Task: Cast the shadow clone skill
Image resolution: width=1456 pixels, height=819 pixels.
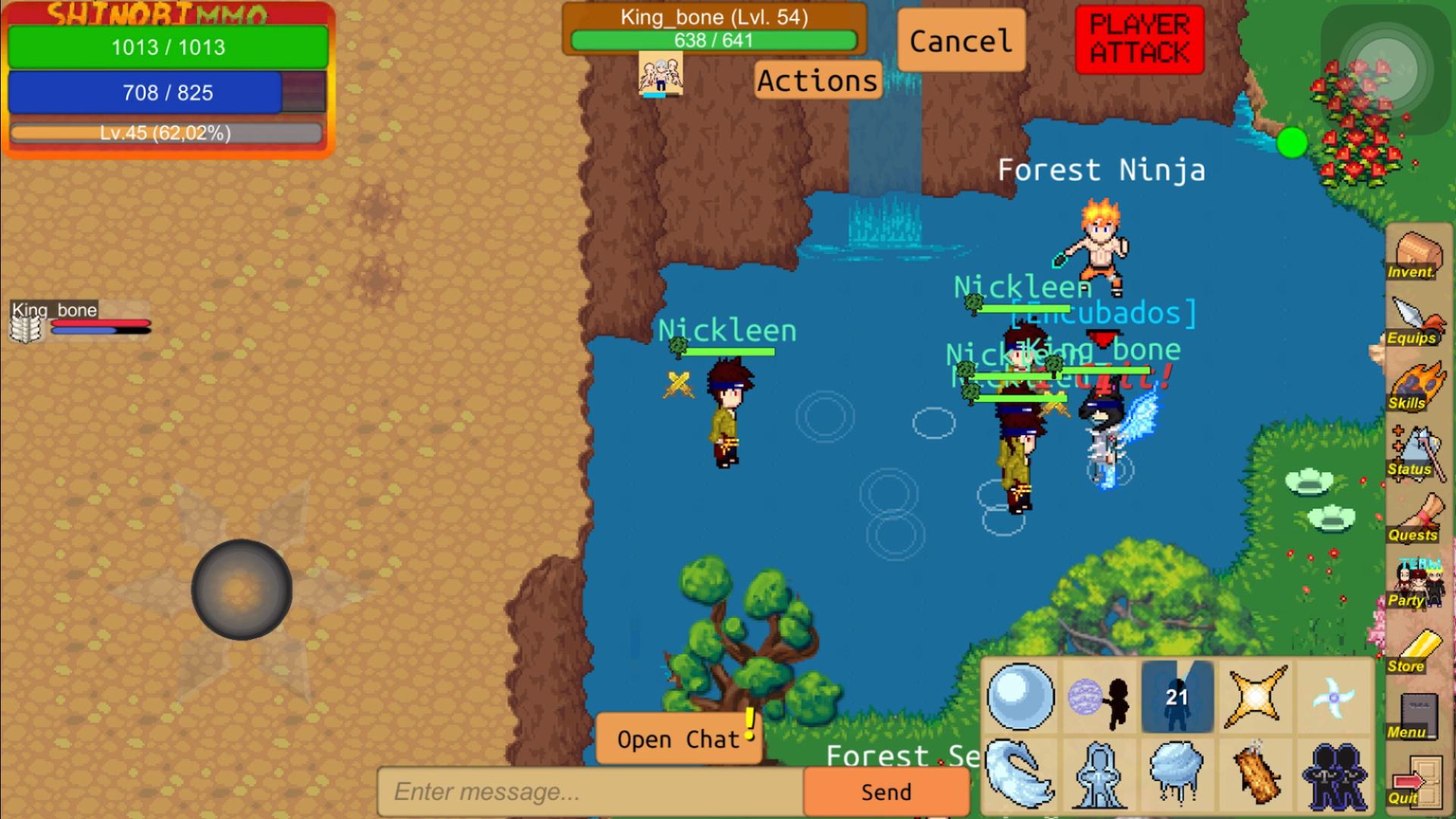Action: click(x=1334, y=775)
